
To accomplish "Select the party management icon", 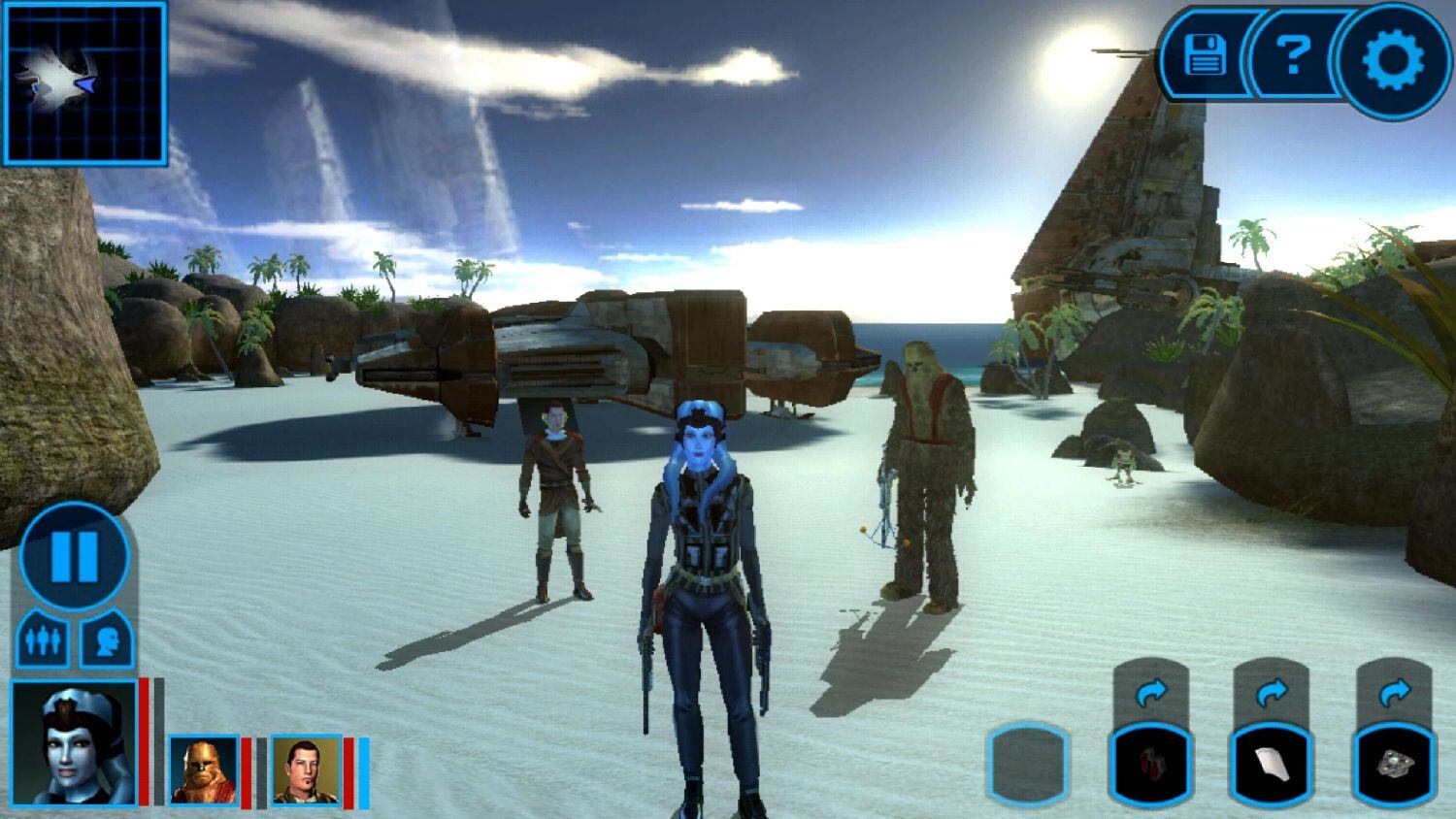I will click(x=43, y=638).
